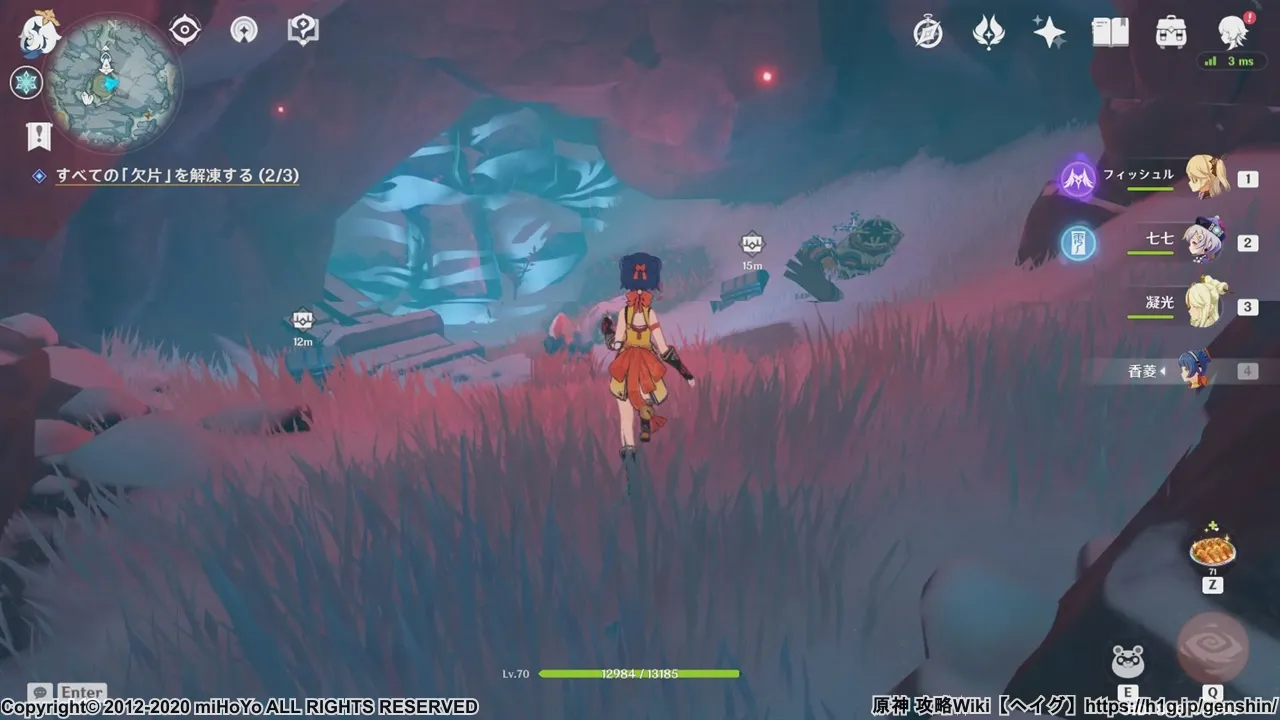This screenshot has height=720, width=1280.
Task: Open the compass icon in top bar
Action: [928, 33]
